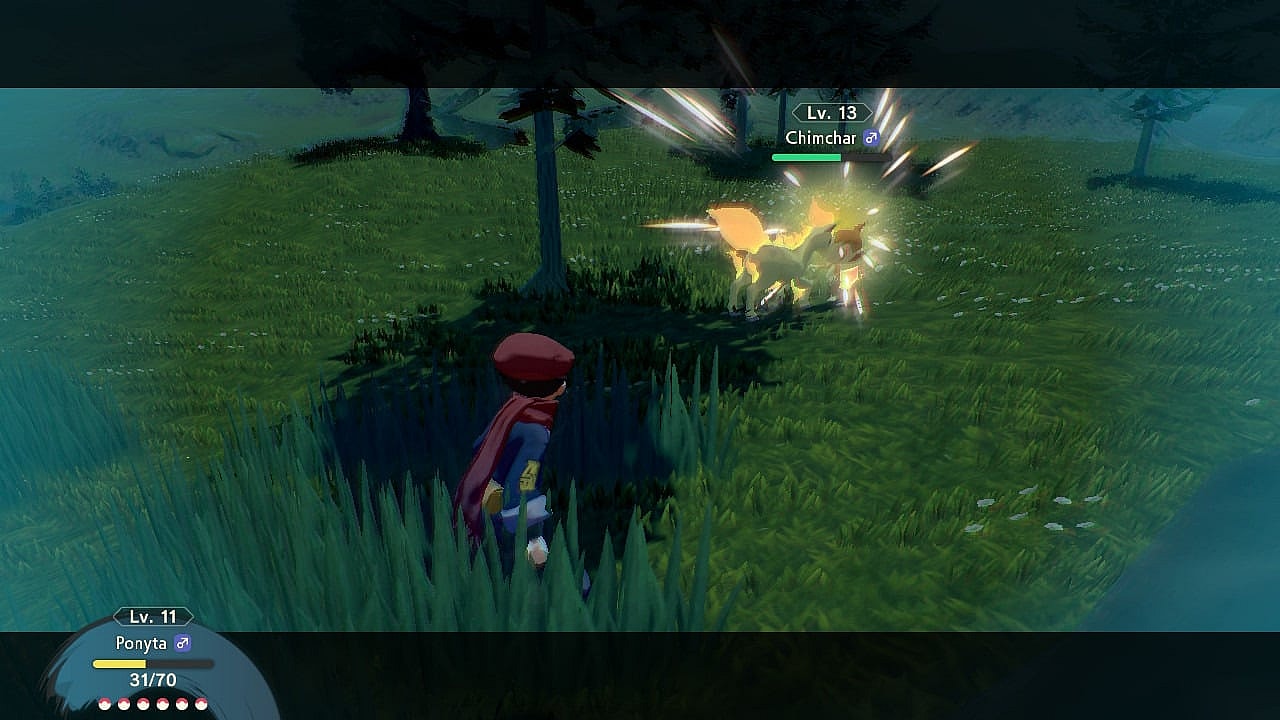Click the wild Chimchar nameplate
This screenshot has height=720, width=1280.
(x=831, y=138)
